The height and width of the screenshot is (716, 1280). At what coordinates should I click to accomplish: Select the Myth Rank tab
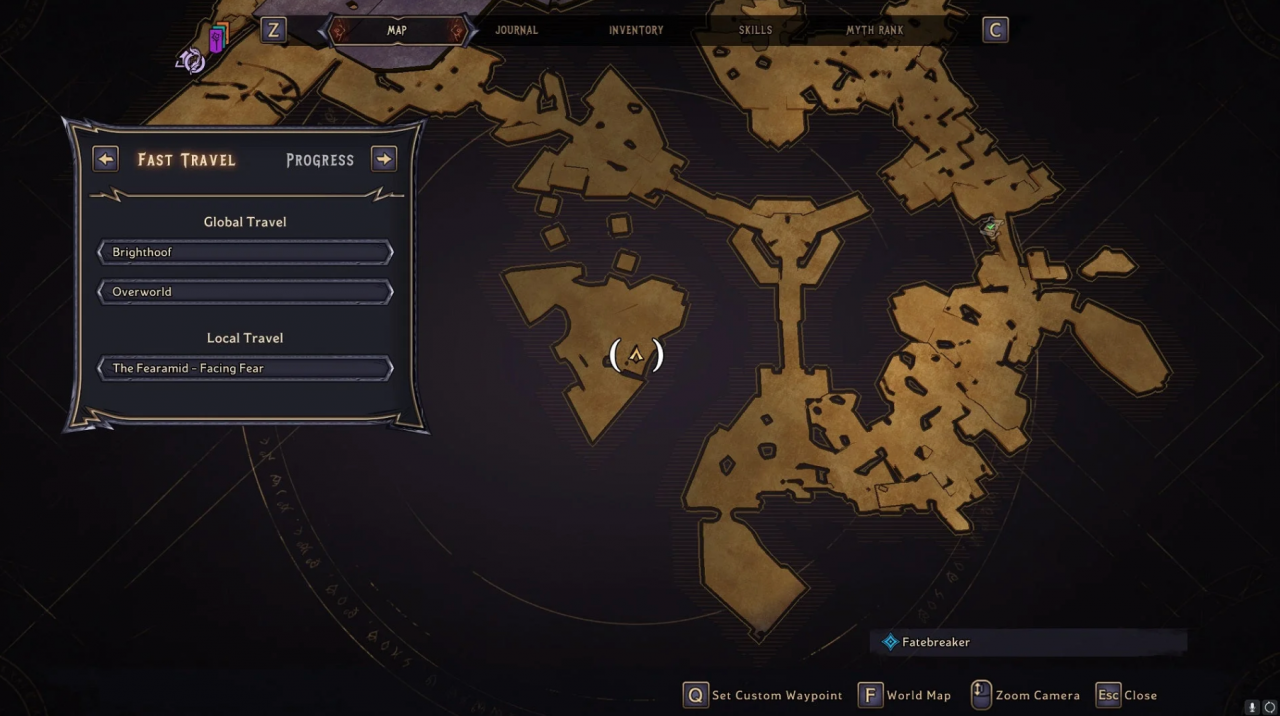874,30
